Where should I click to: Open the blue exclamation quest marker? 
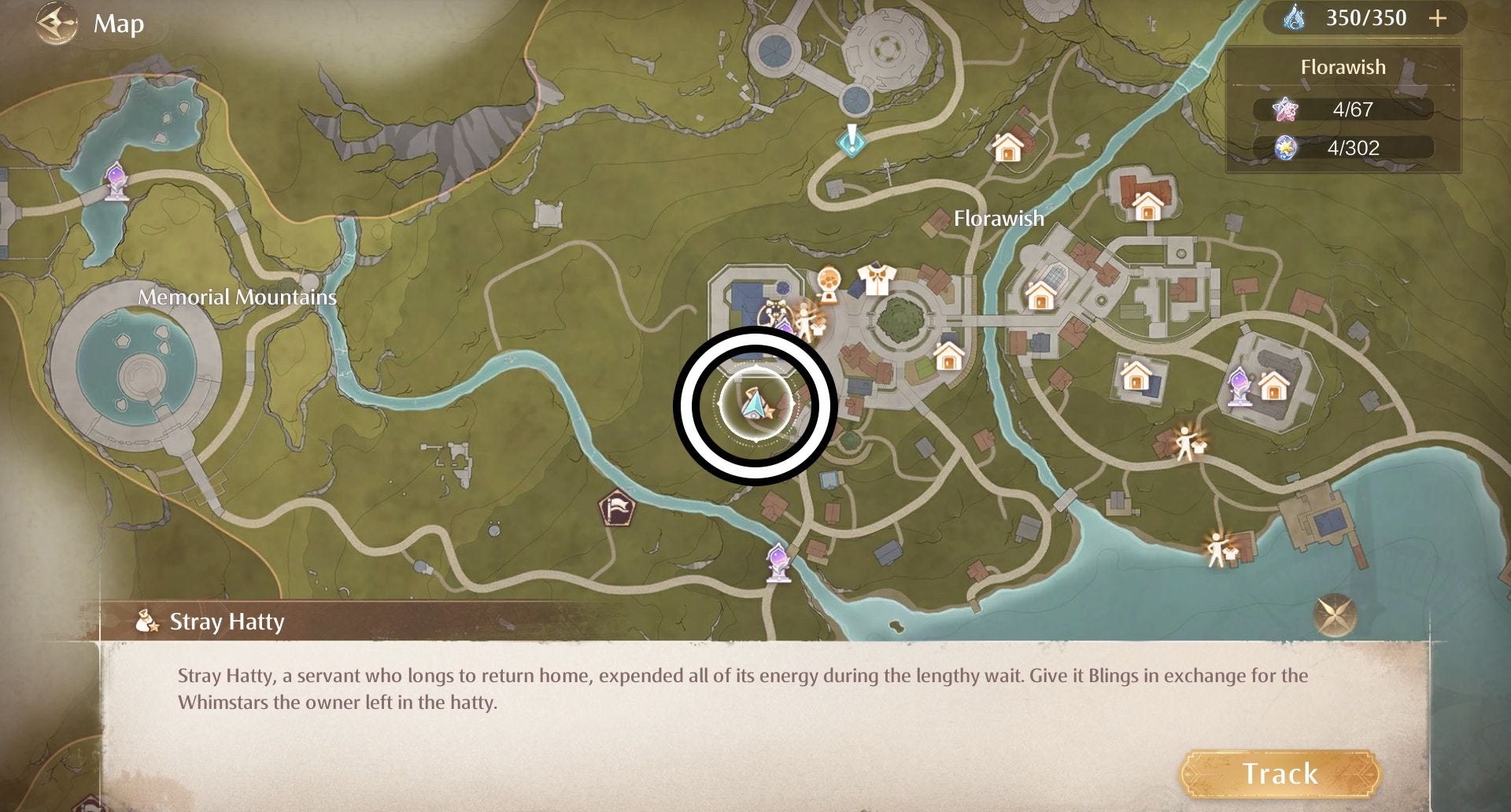(x=852, y=141)
